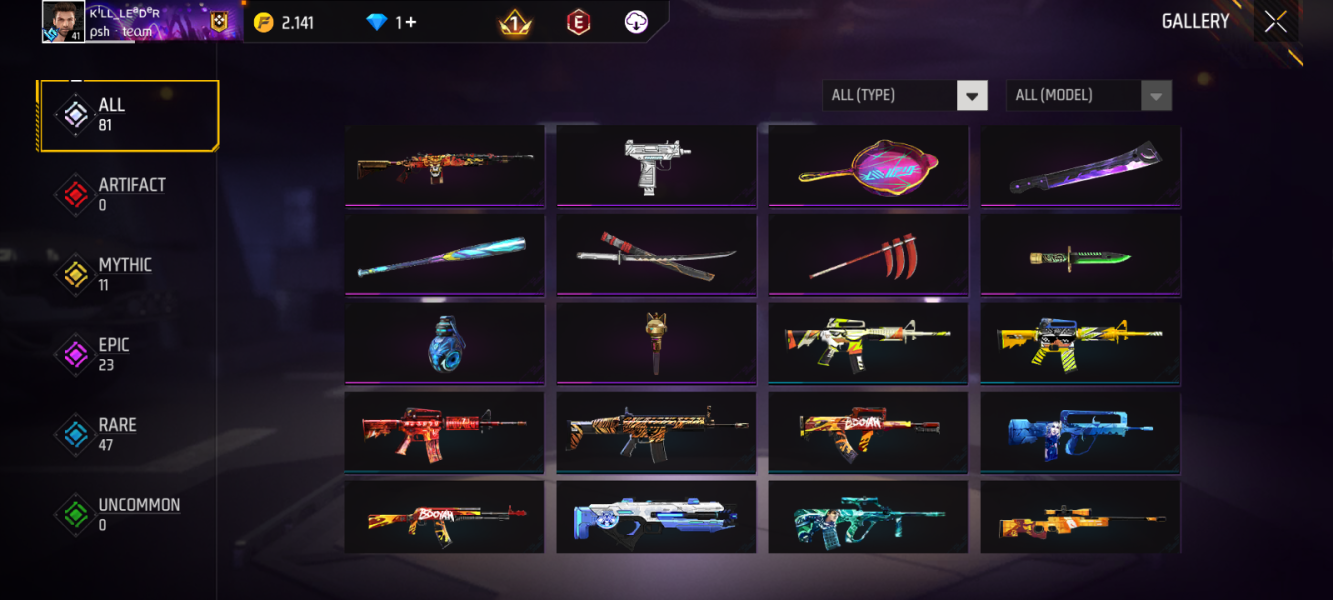Close the Gallery screen
This screenshot has height=600, width=1333.
[1275, 22]
